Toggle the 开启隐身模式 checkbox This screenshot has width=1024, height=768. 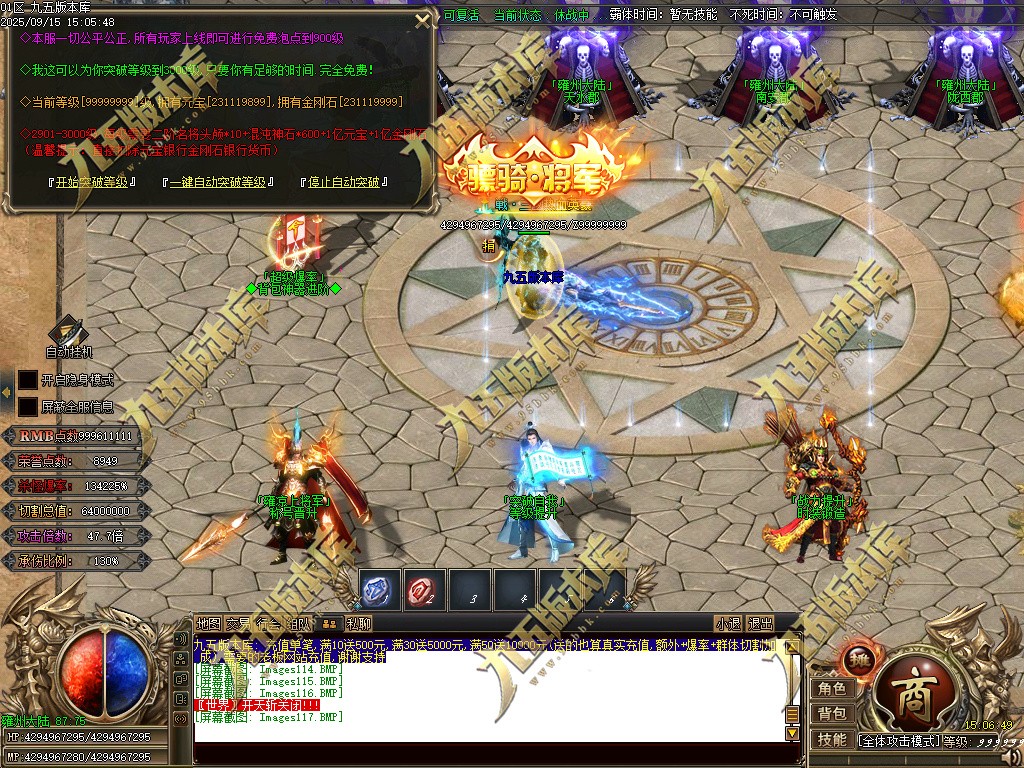click(x=28, y=380)
